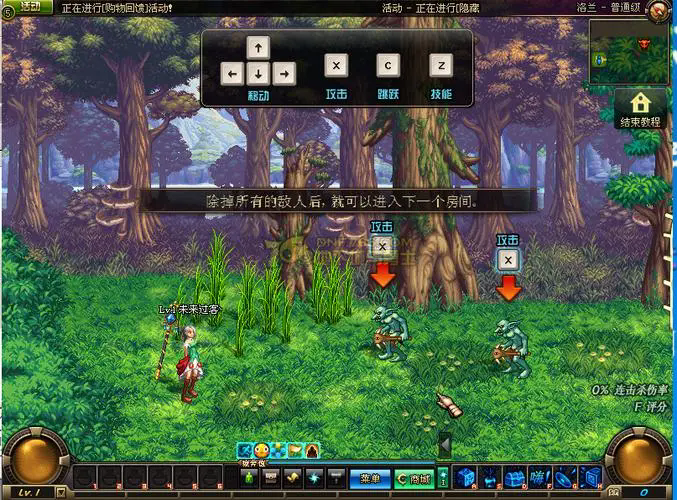
Task: Open the blue treasure chest icon
Action: pos(515,477)
